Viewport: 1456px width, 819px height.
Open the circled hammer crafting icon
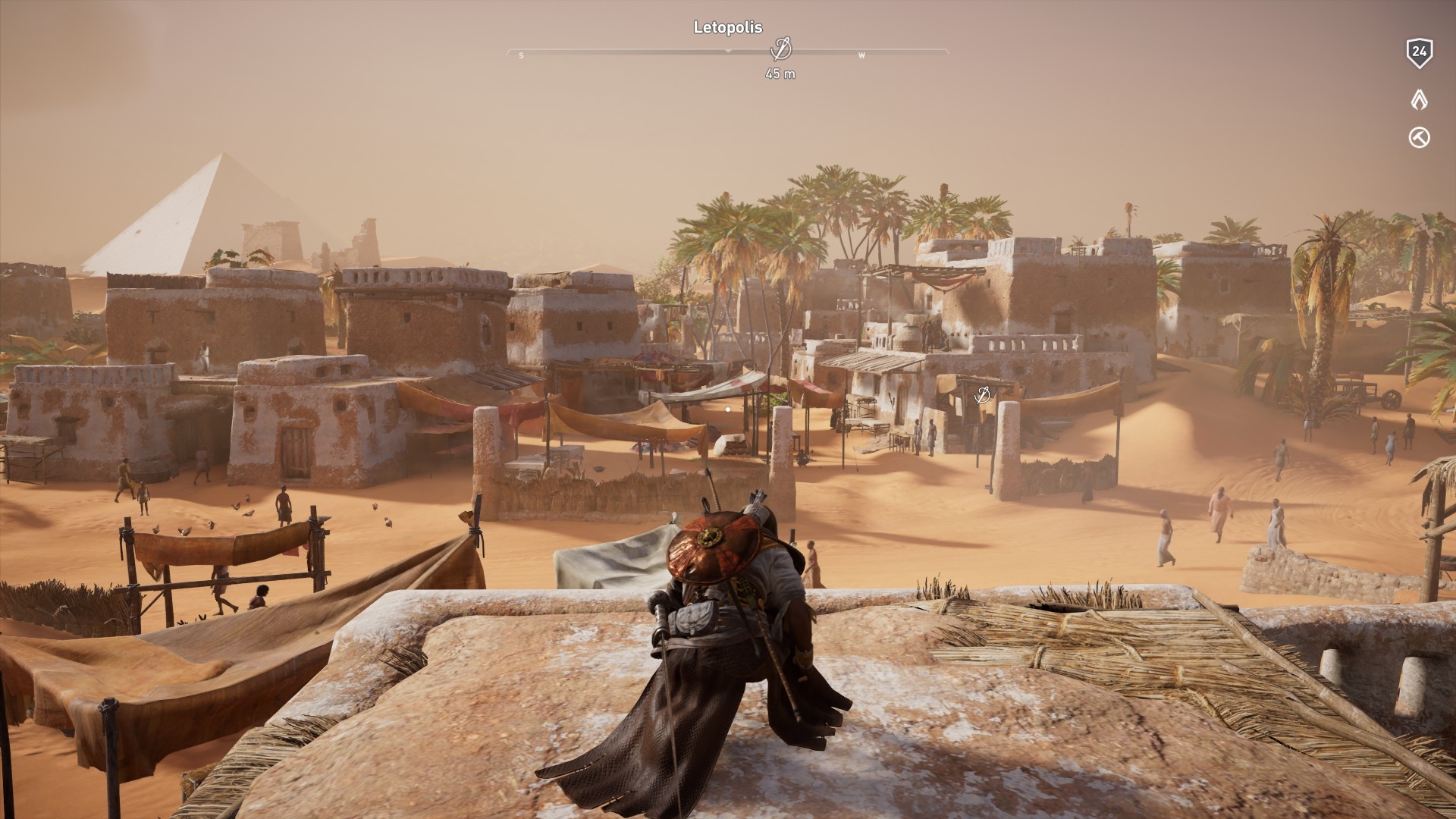[x=1419, y=137]
